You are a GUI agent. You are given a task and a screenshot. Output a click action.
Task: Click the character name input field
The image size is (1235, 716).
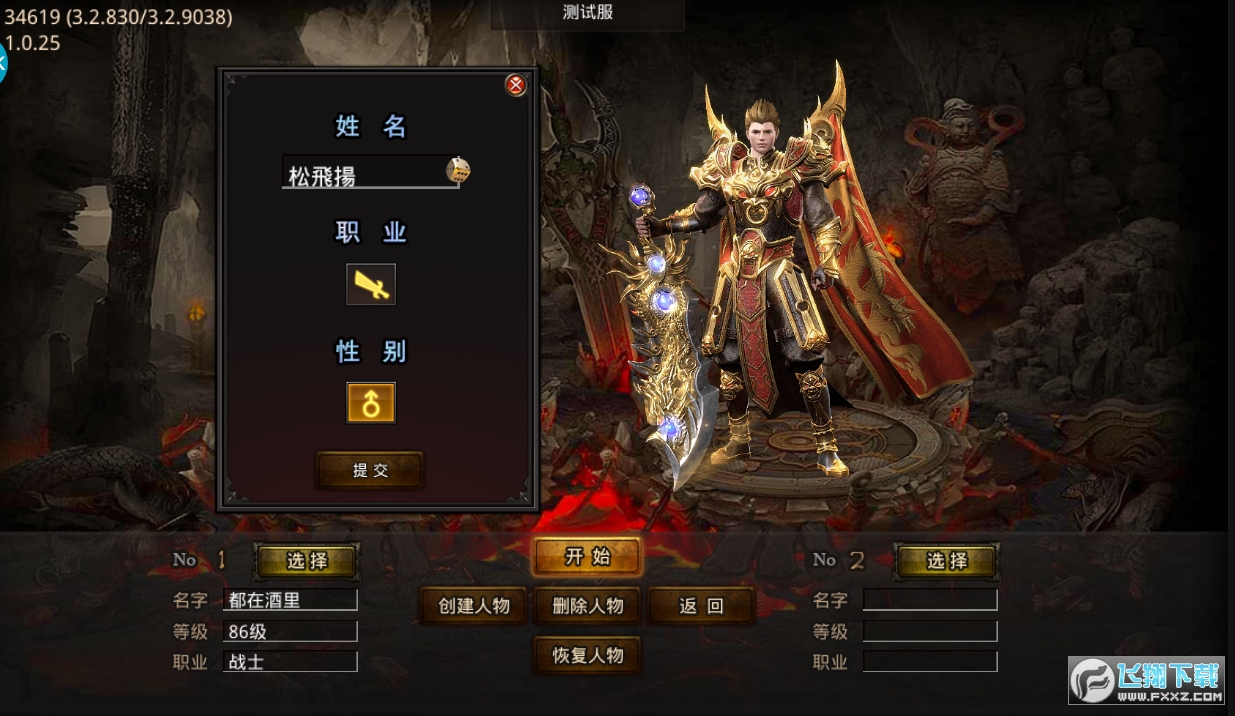point(363,175)
